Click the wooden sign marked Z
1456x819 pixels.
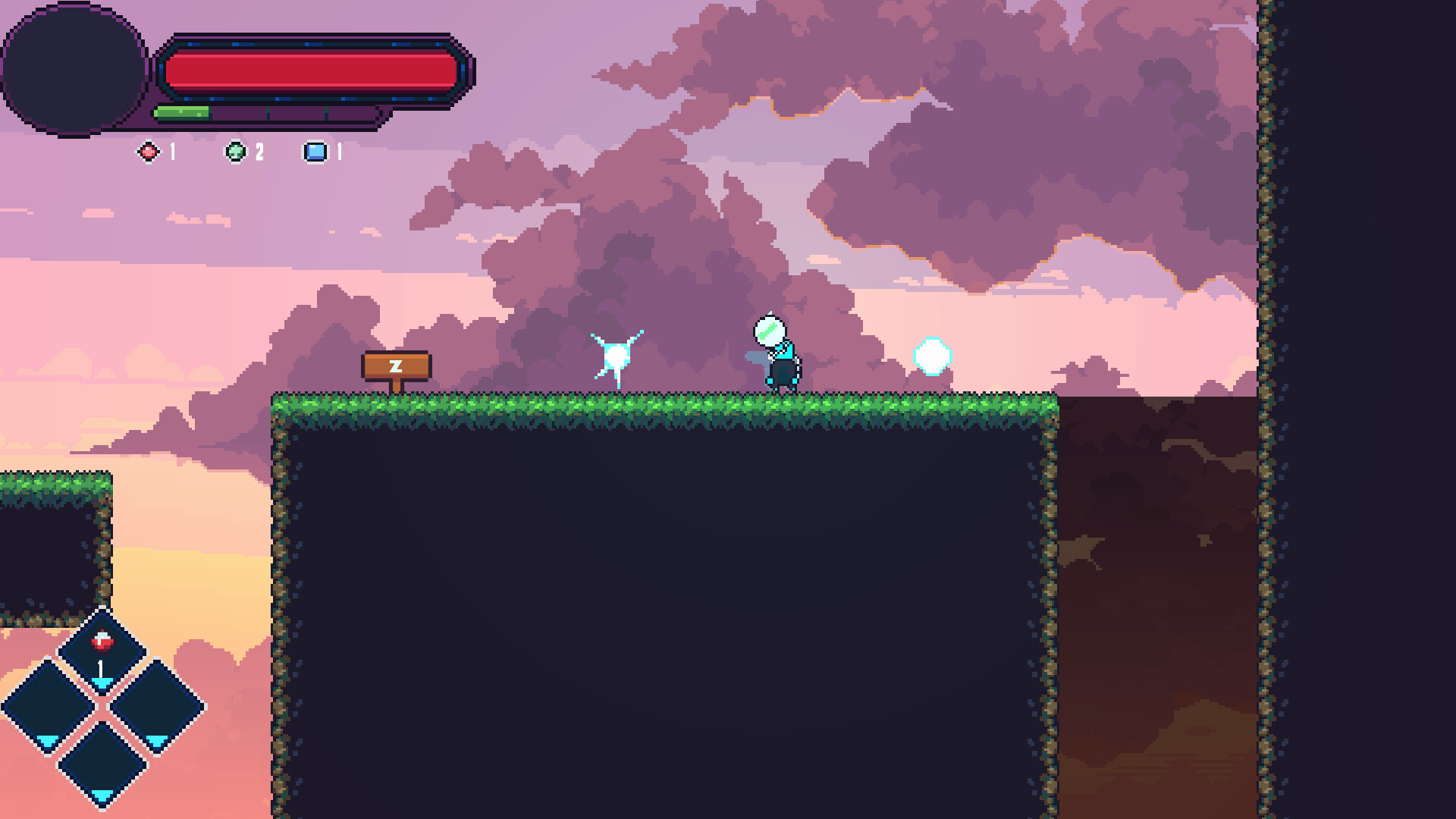coord(395,366)
